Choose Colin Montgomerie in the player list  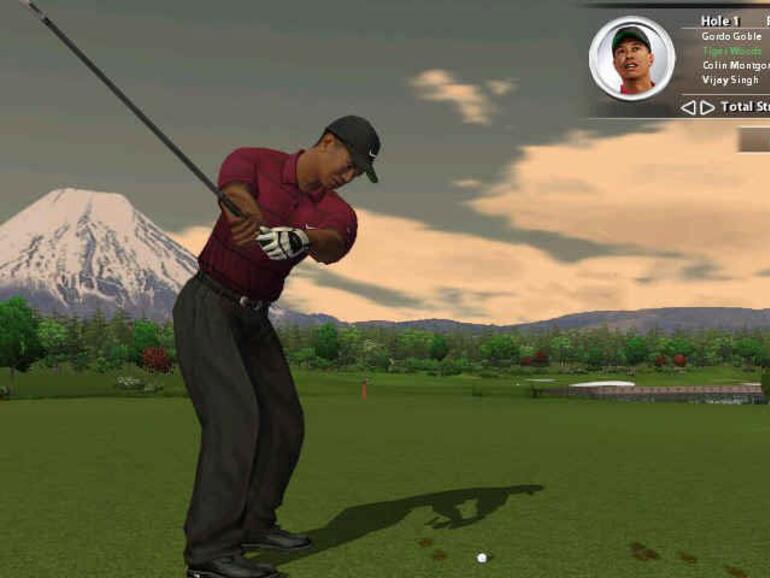(x=735, y=66)
